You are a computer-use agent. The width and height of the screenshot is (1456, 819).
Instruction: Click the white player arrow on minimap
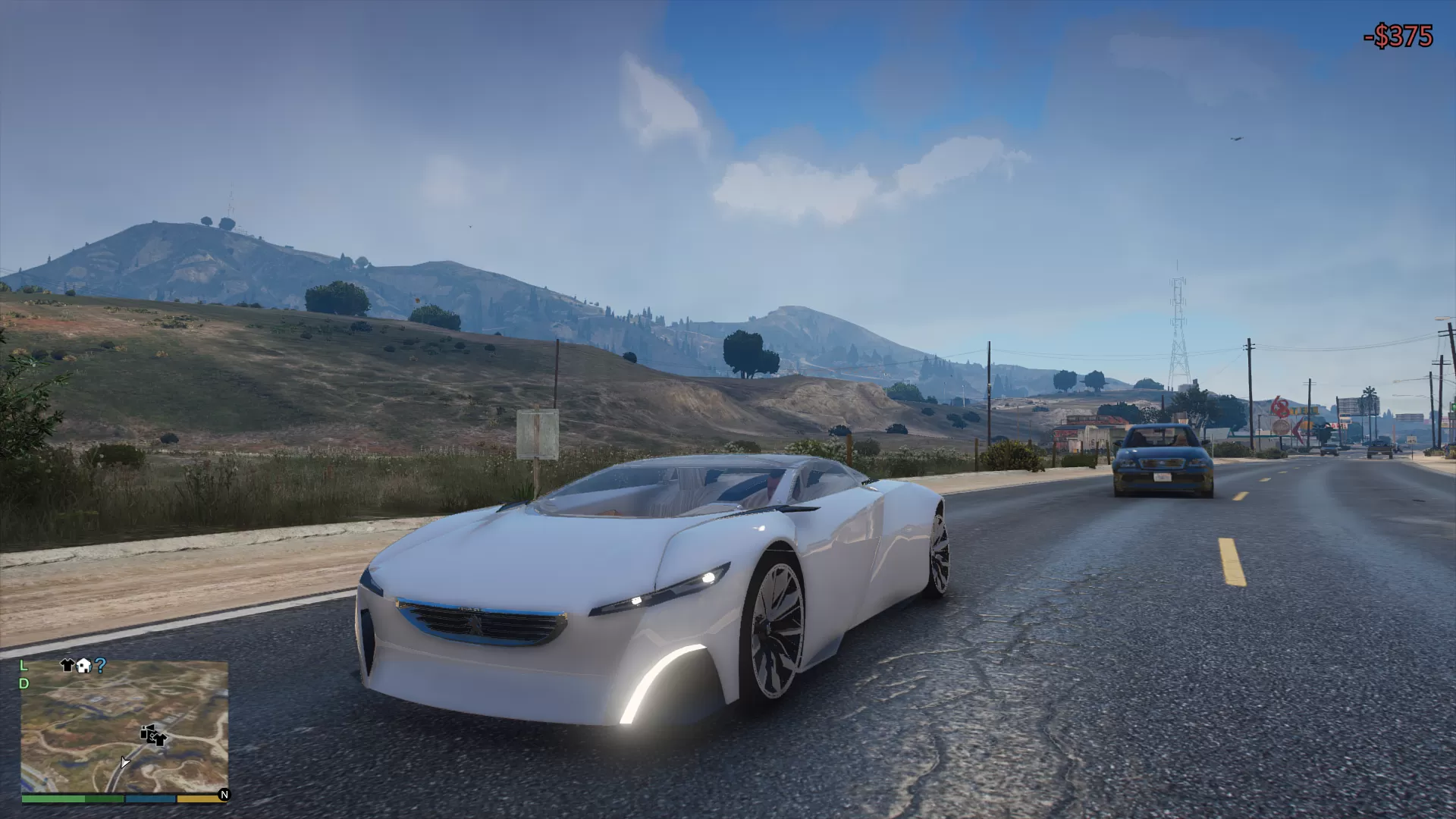click(124, 761)
